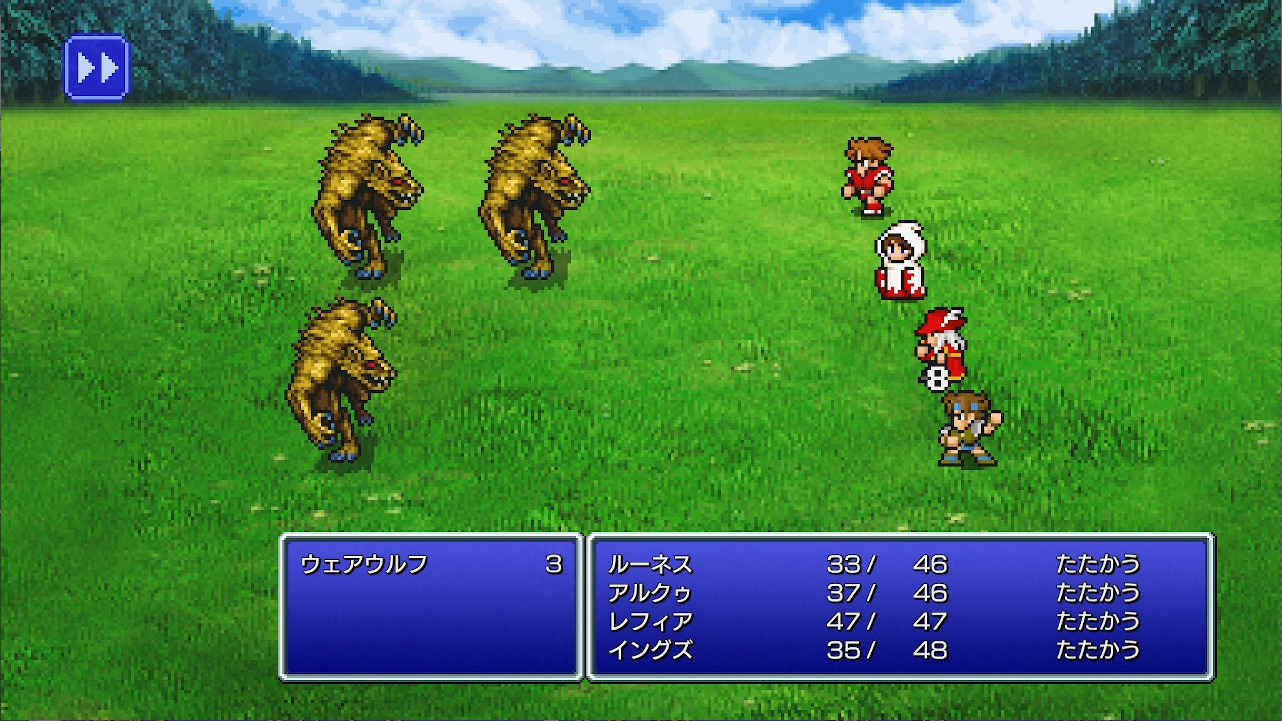The image size is (1282, 721).
Task: Select Ingus's blue-armored character sprite
Action: point(963,430)
